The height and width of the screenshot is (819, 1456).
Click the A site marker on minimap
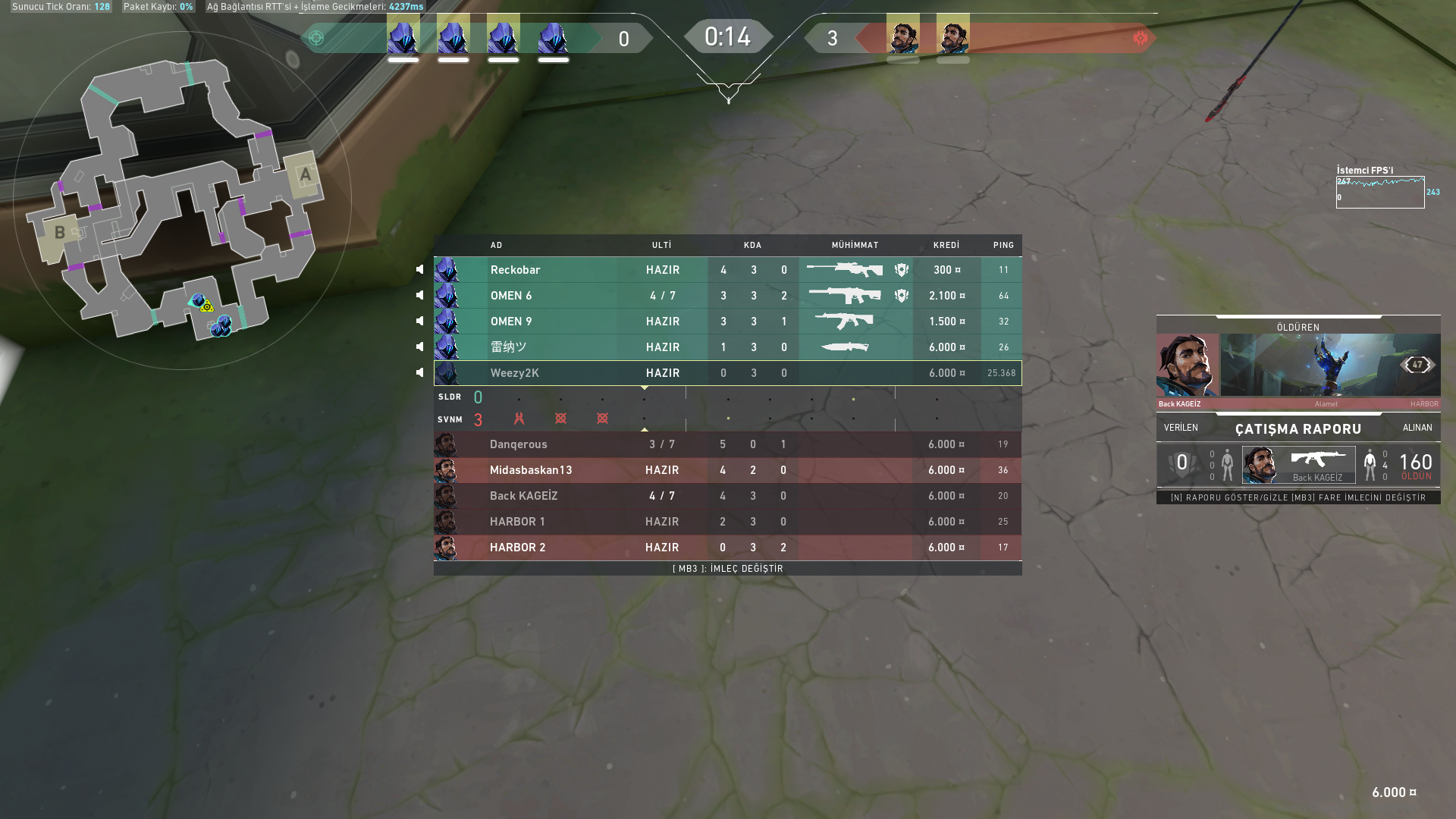305,175
